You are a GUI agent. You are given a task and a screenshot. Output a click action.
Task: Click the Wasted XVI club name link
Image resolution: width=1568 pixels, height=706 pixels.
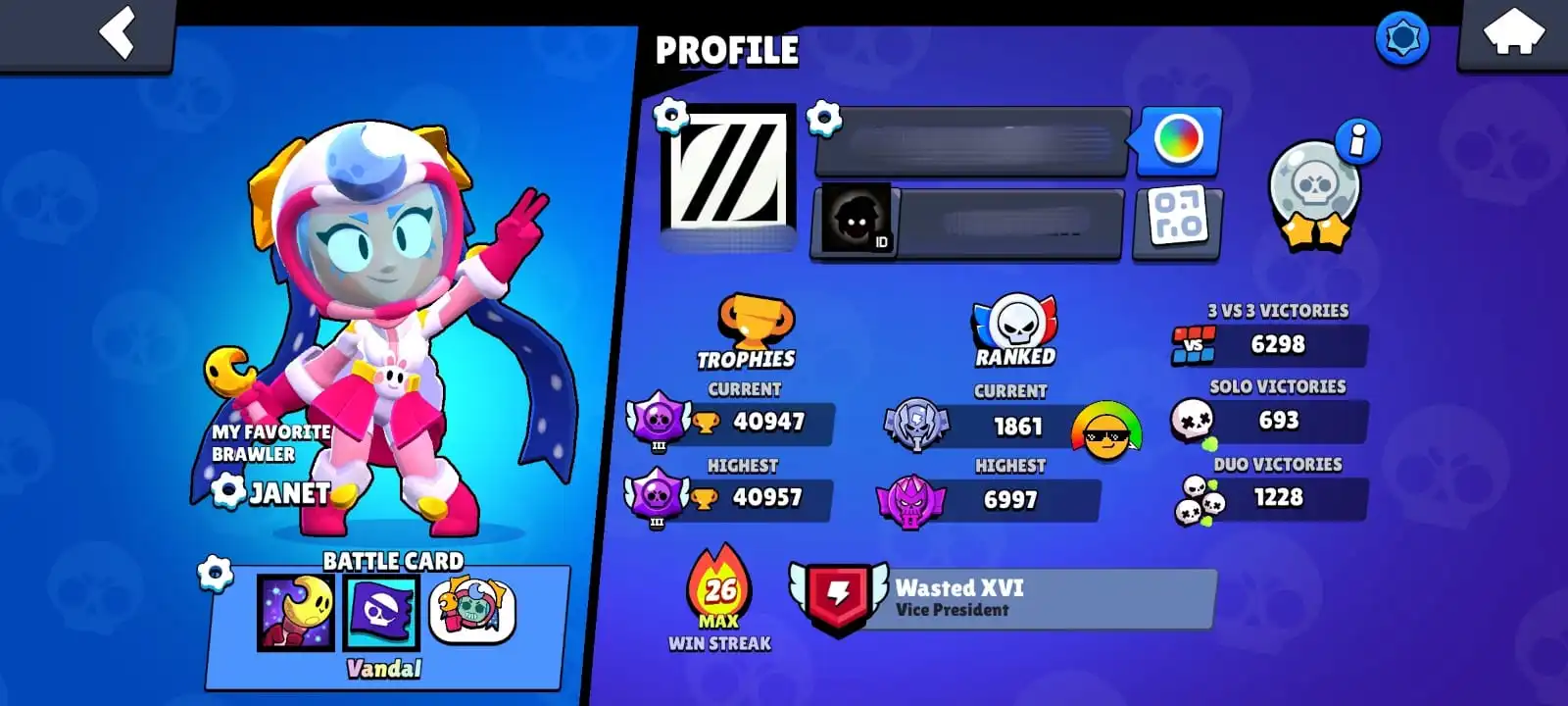[958, 589]
